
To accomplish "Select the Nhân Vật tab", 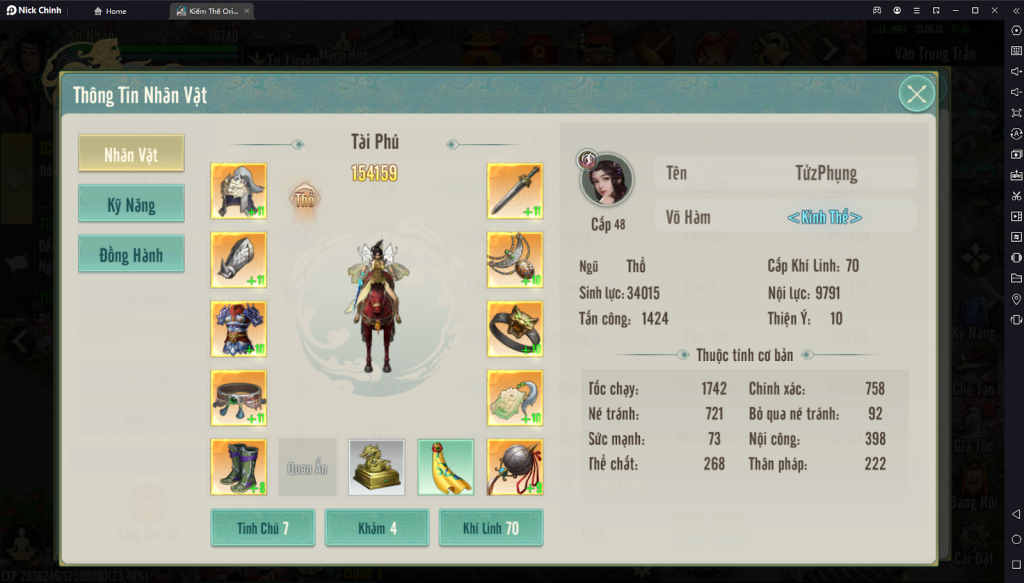I will 131,154.
